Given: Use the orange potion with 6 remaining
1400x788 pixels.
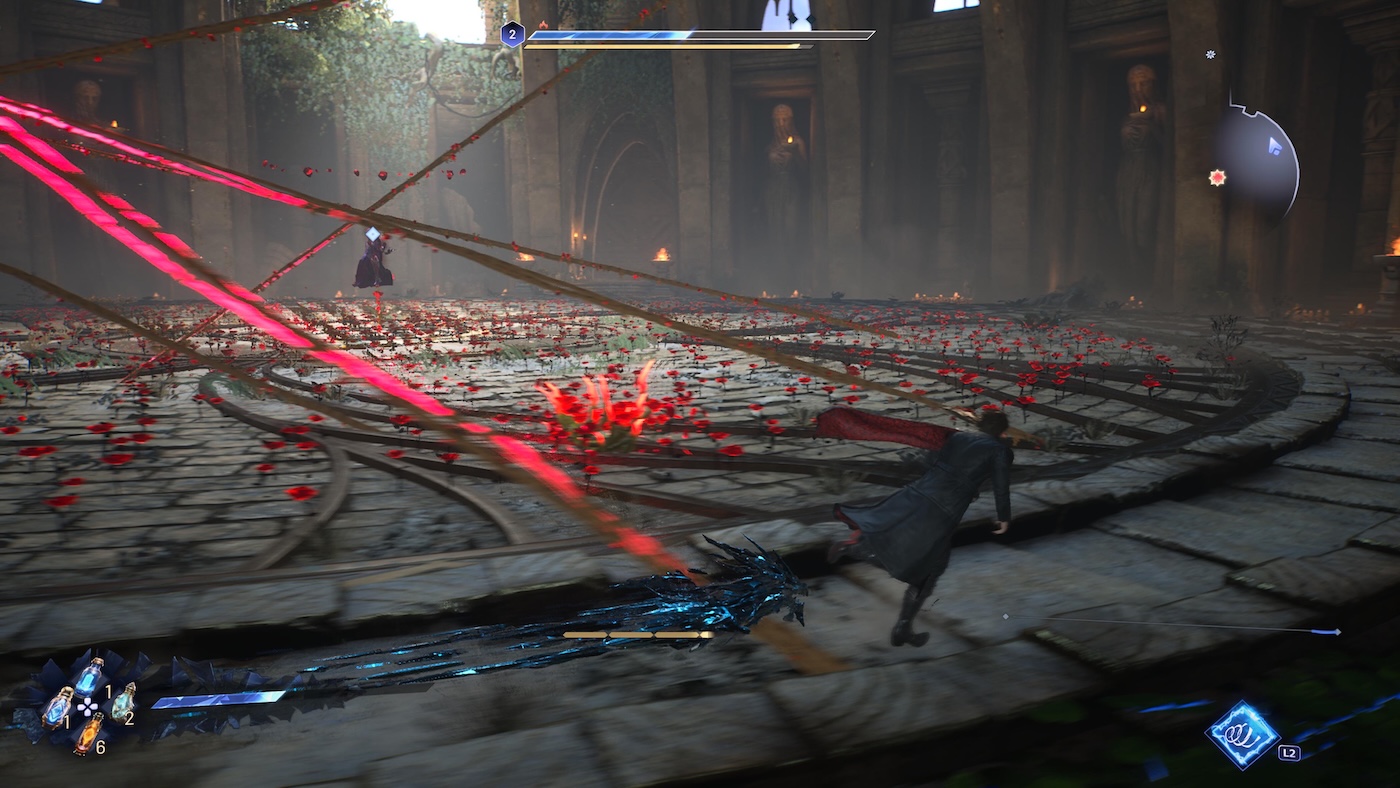Looking at the screenshot, I should (x=87, y=733).
